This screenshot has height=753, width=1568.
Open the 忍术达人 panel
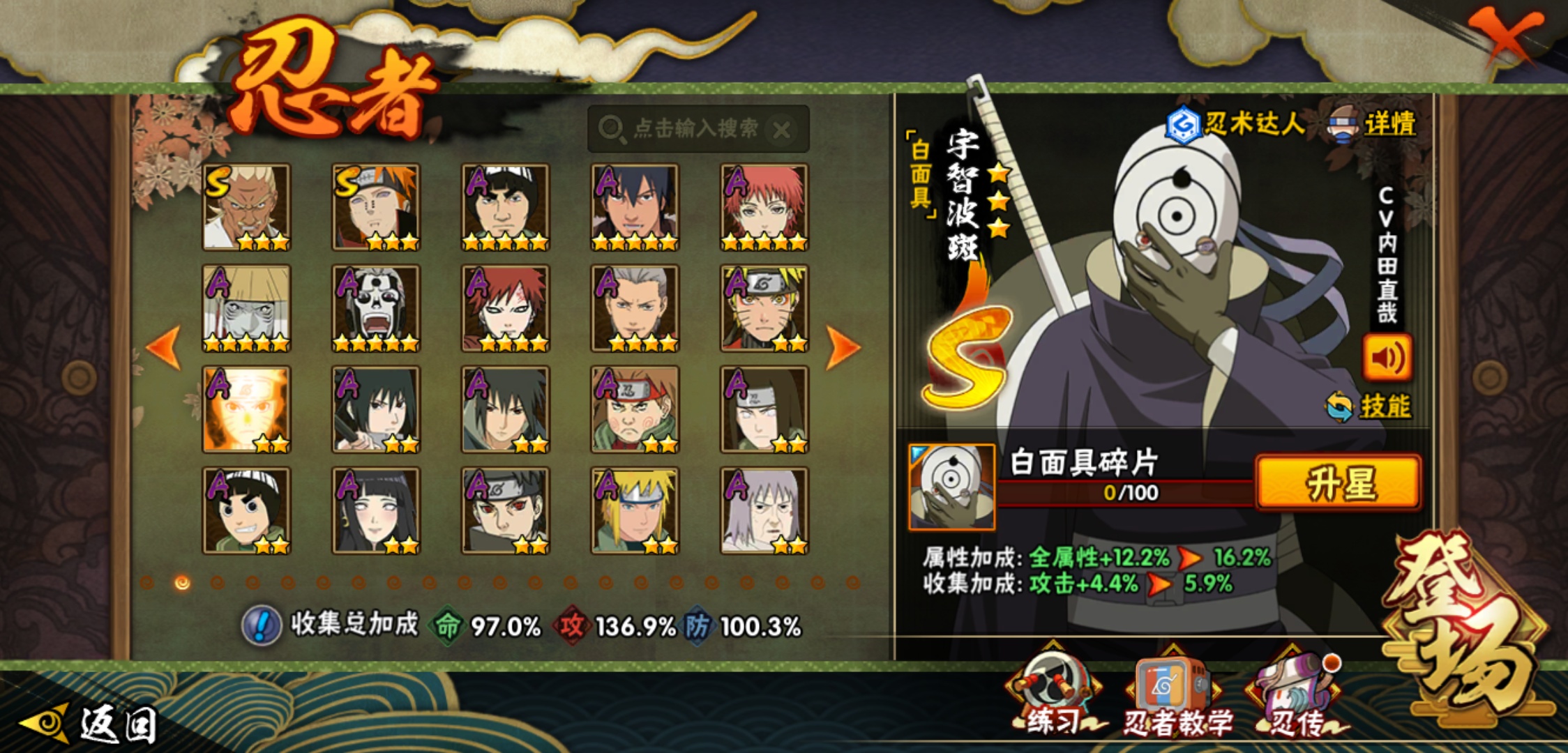(1236, 124)
